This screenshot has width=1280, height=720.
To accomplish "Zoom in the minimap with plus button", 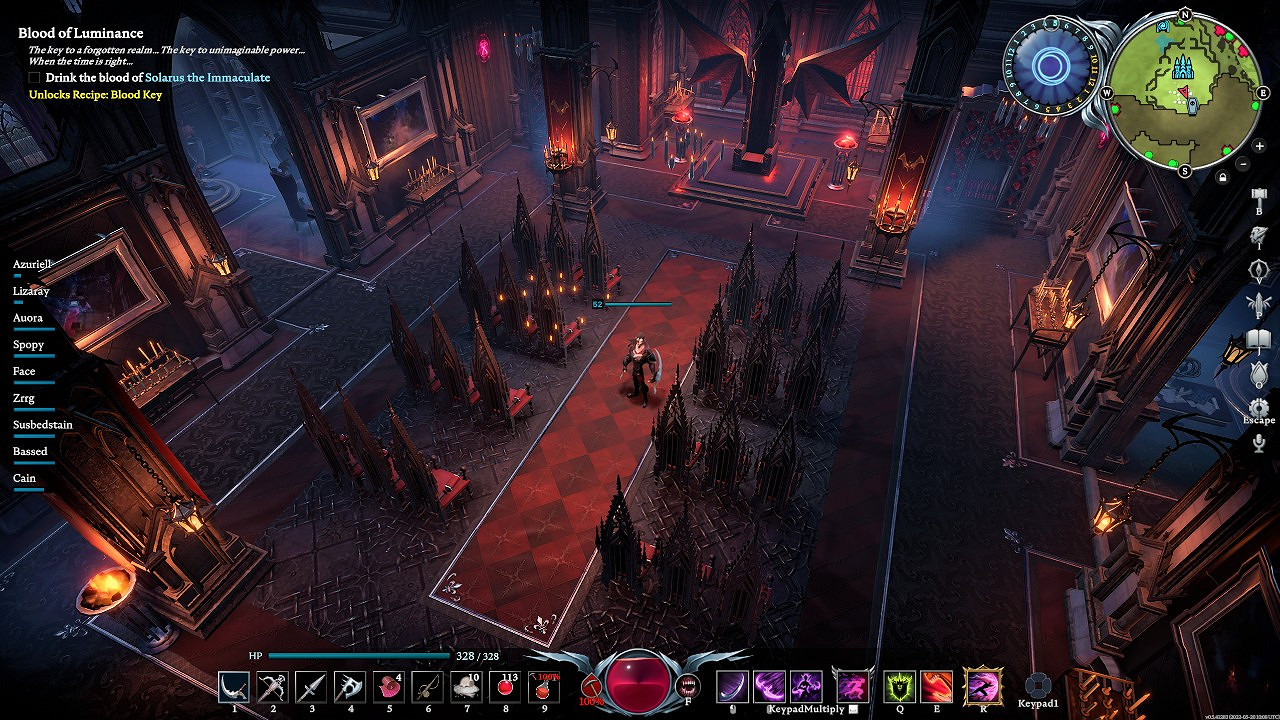I will pos(1259,146).
